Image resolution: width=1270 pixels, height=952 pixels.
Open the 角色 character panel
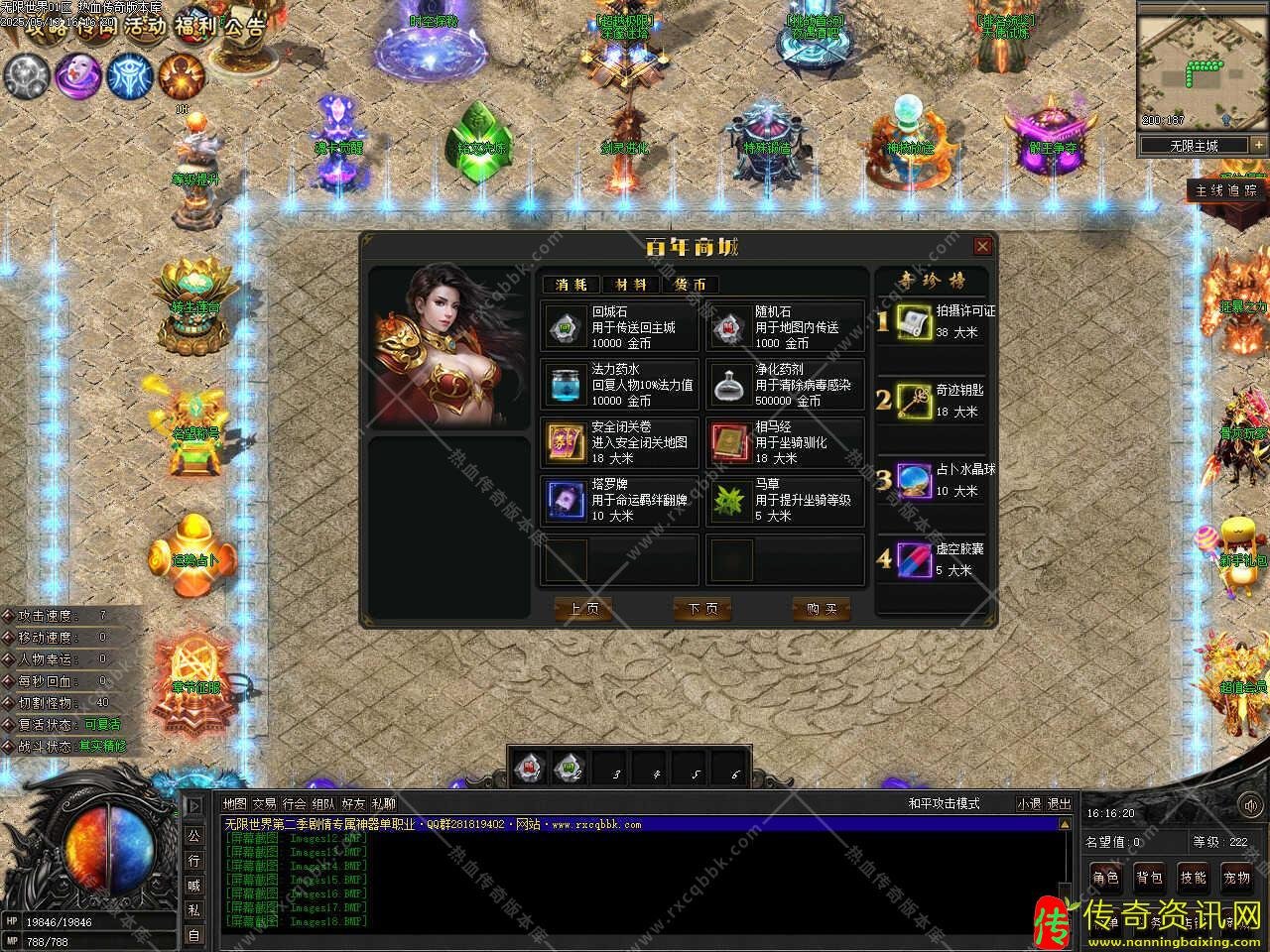coord(1105,878)
